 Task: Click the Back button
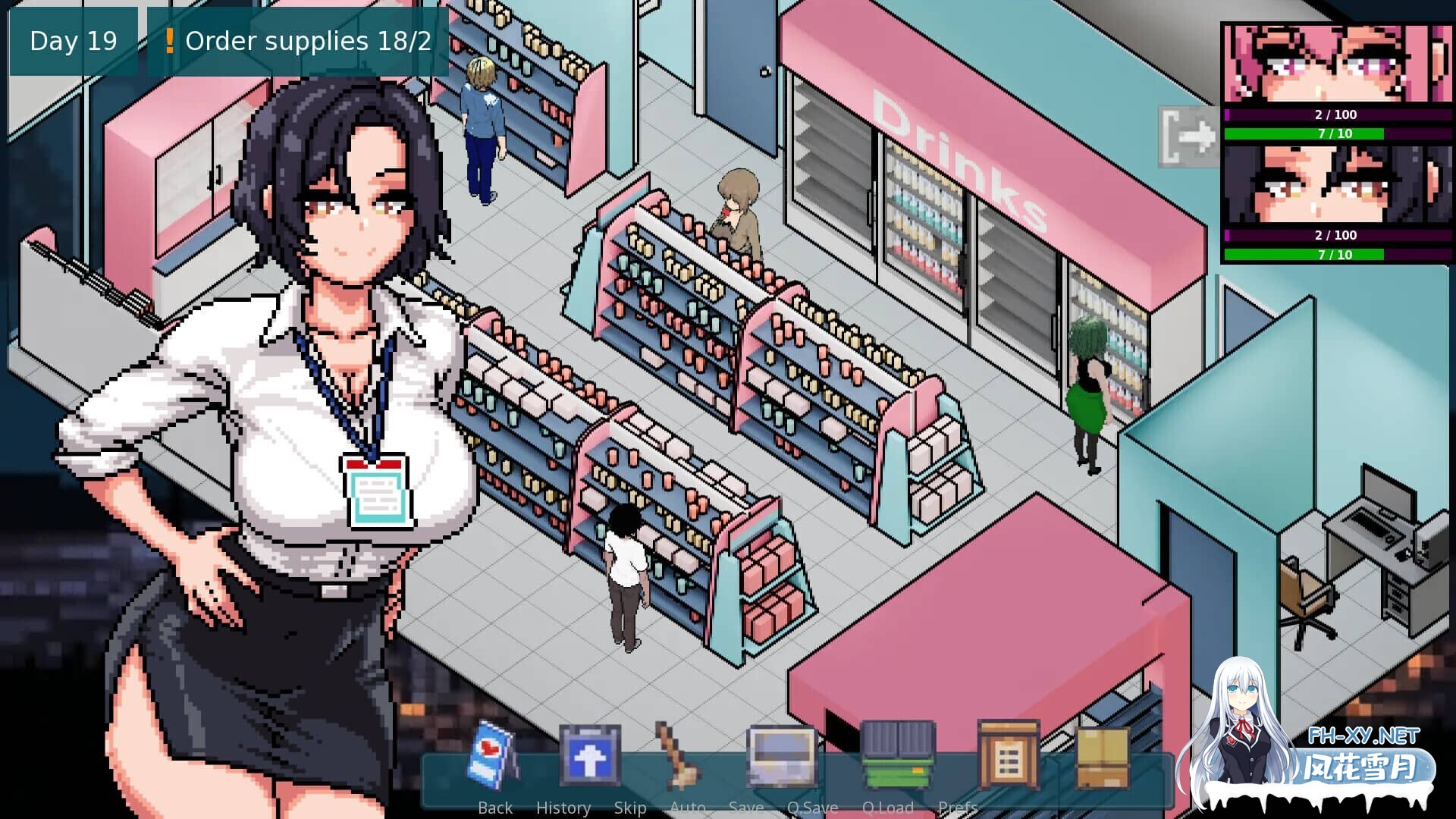[494, 807]
